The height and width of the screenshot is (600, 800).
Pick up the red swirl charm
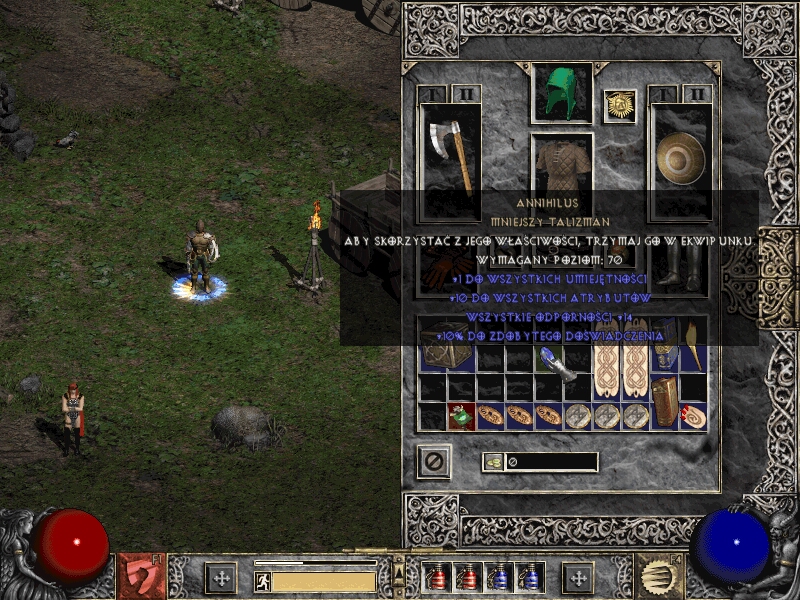click(x=692, y=417)
